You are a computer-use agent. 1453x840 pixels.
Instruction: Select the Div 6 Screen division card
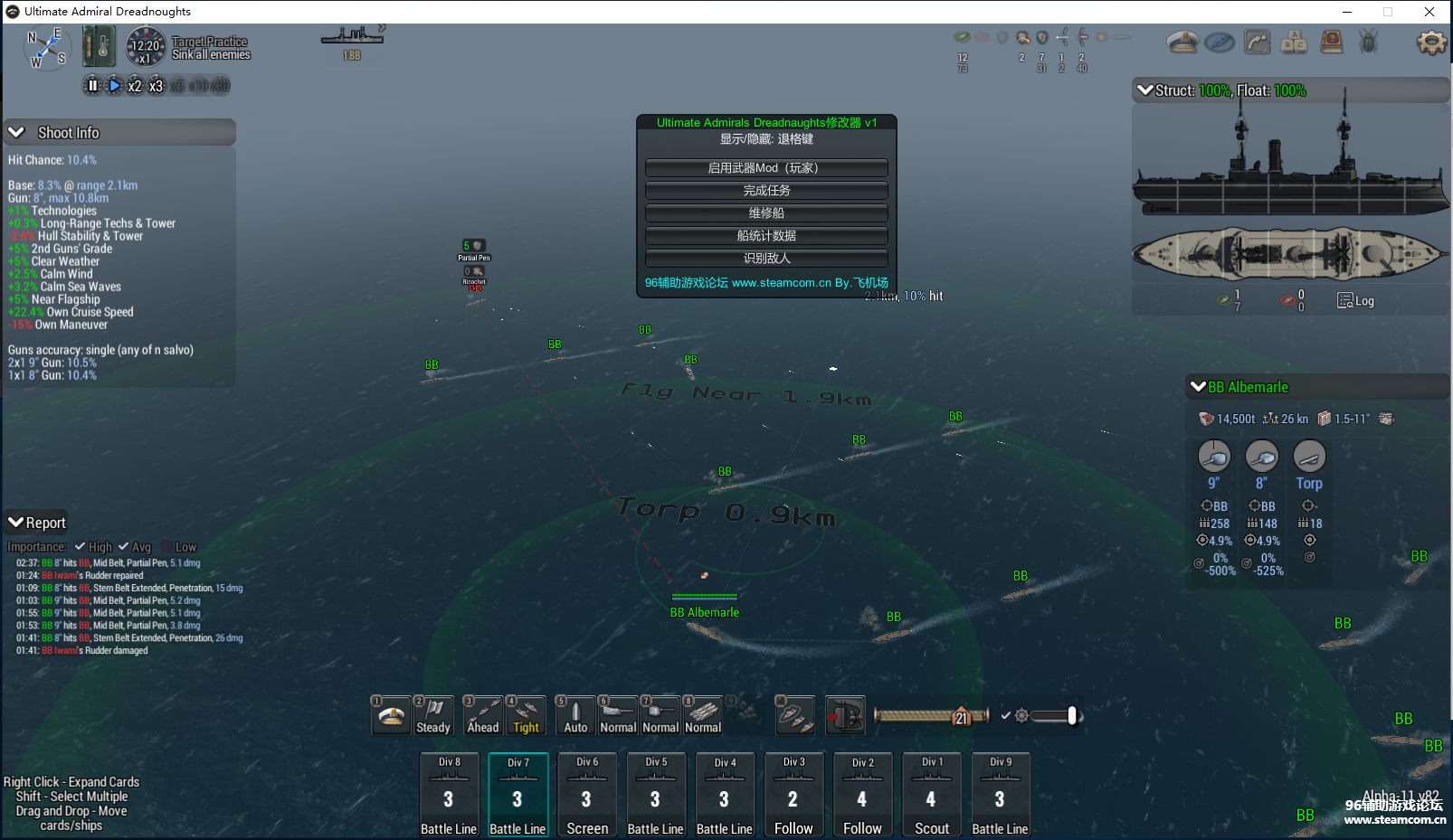[x=586, y=795]
